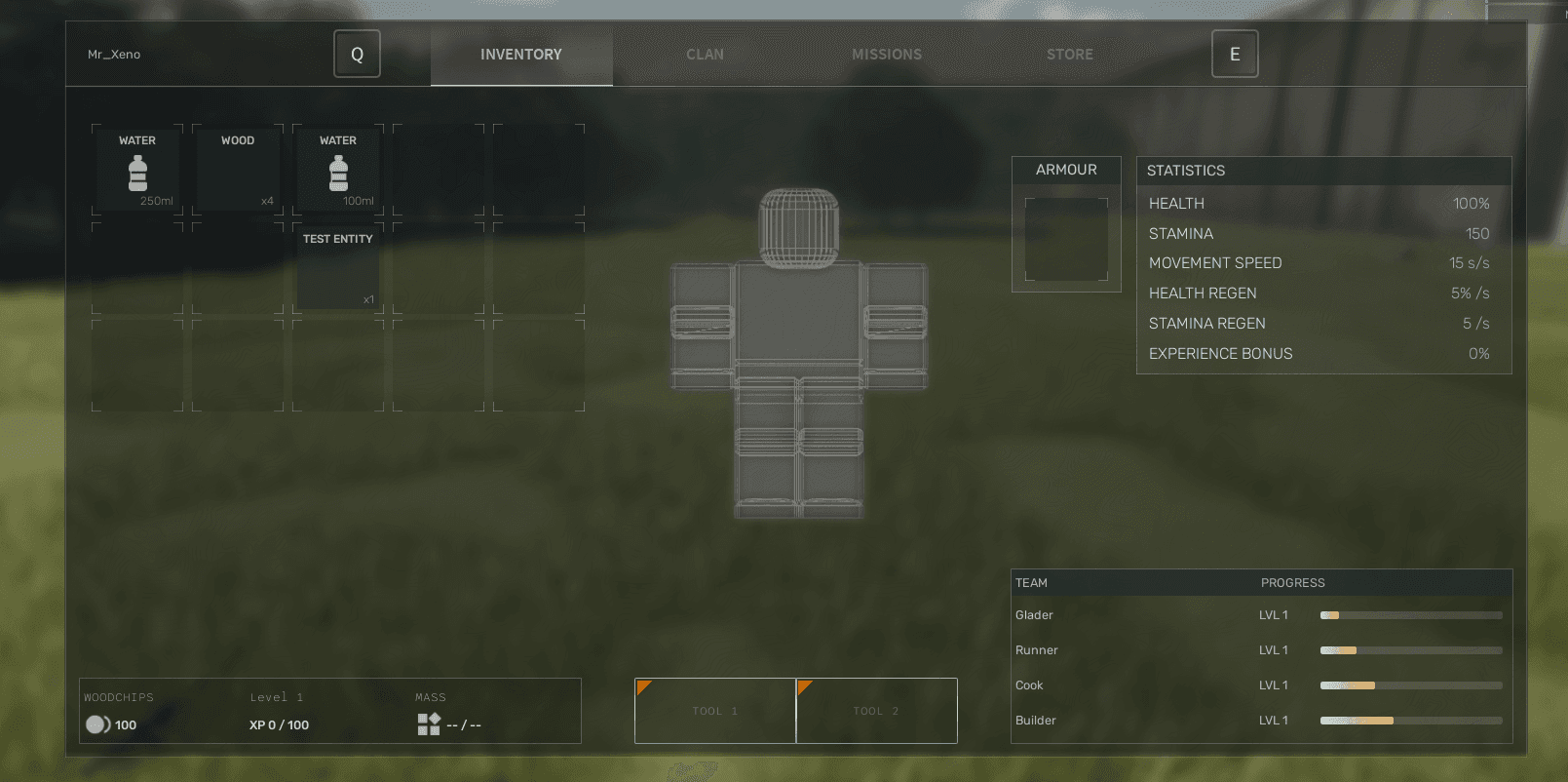Click the Mr_Xeno player name
The width and height of the screenshot is (1568, 782).
(x=114, y=54)
